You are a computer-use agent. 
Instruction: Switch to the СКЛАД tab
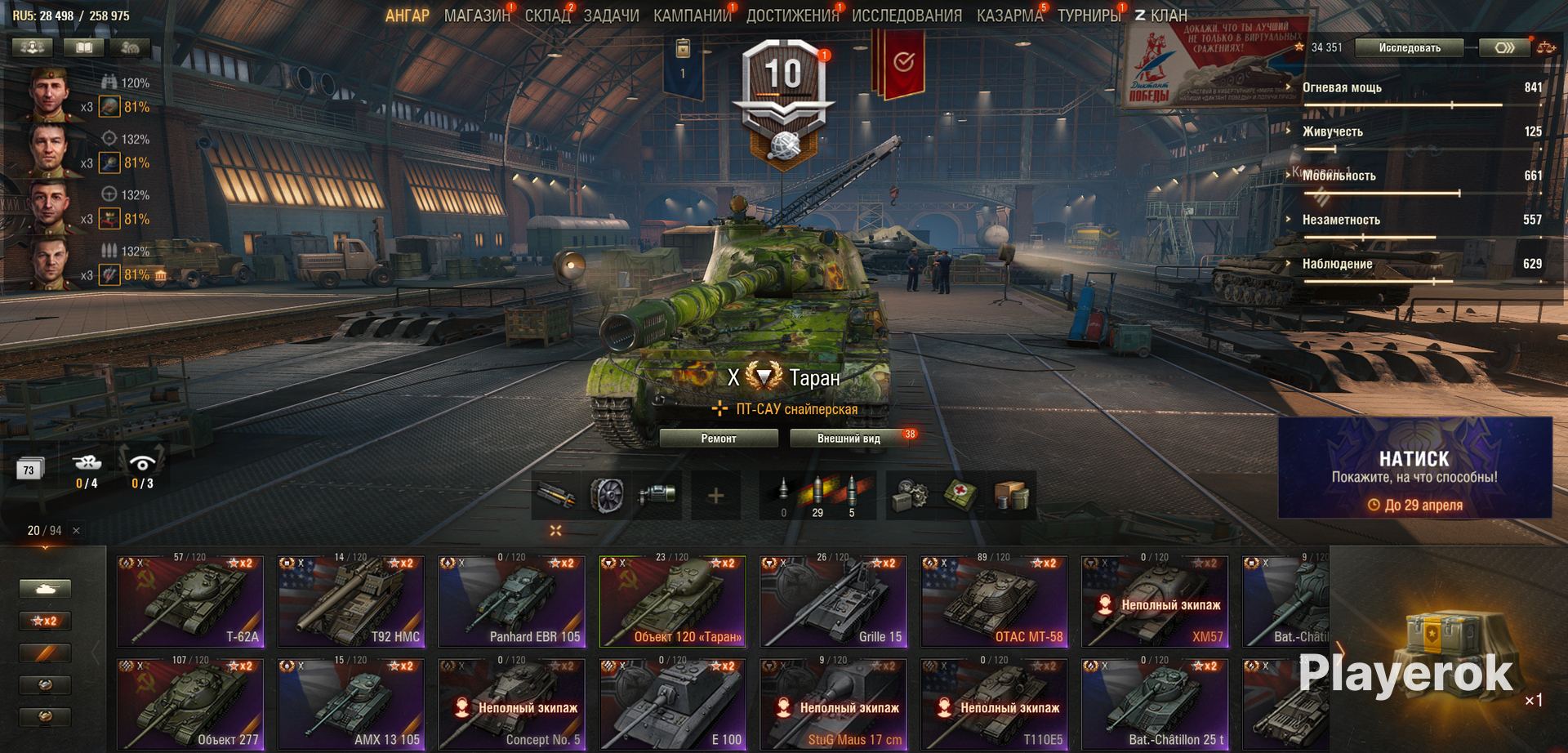click(547, 16)
